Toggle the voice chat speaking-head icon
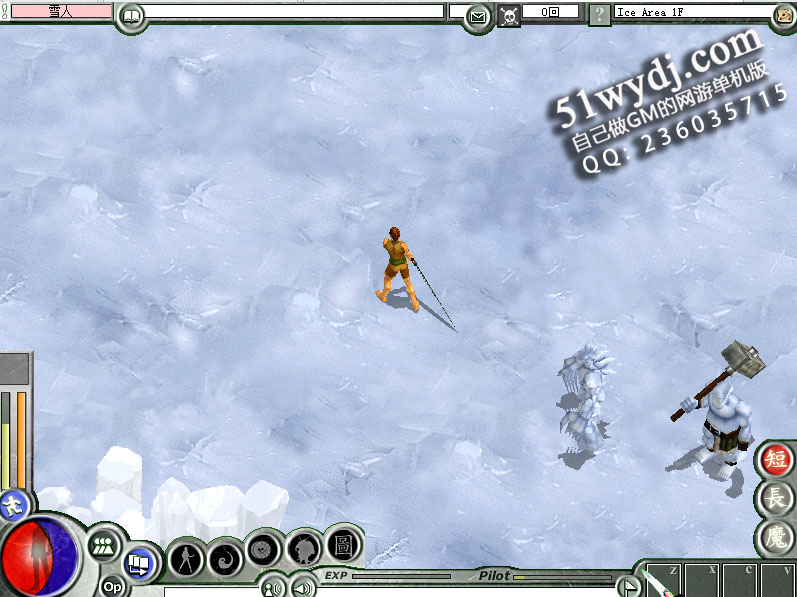The height and width of the screenshot is (597, 797). [x=271, y=587]
